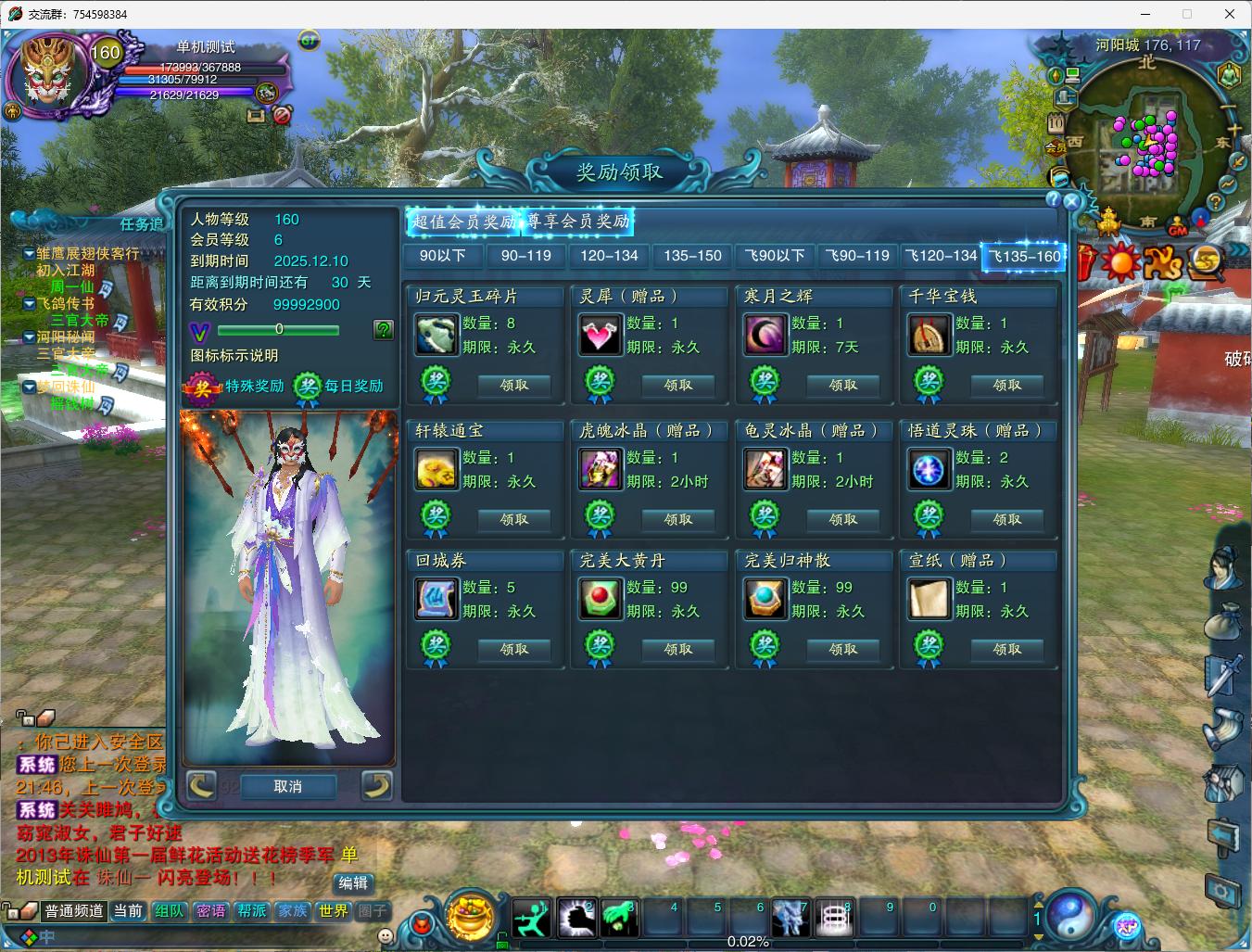Claim the 千华宝钱 reward
This screenshot has height=952, width=1252.
(x=1006, y=385)
